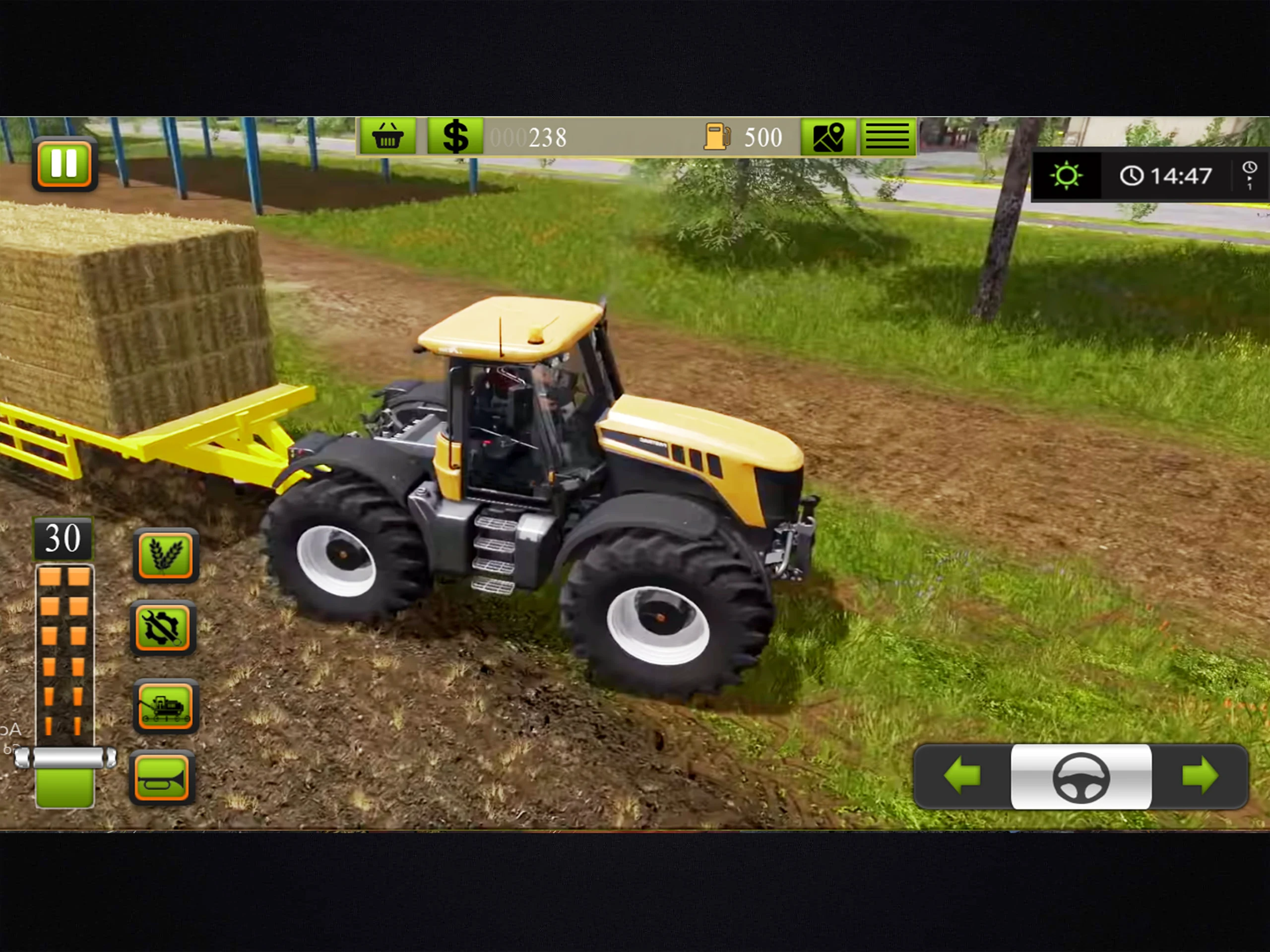Honk the horn button
This screenshot has width=1270, height=952.
pyautogui.click(x=162, y=778)
